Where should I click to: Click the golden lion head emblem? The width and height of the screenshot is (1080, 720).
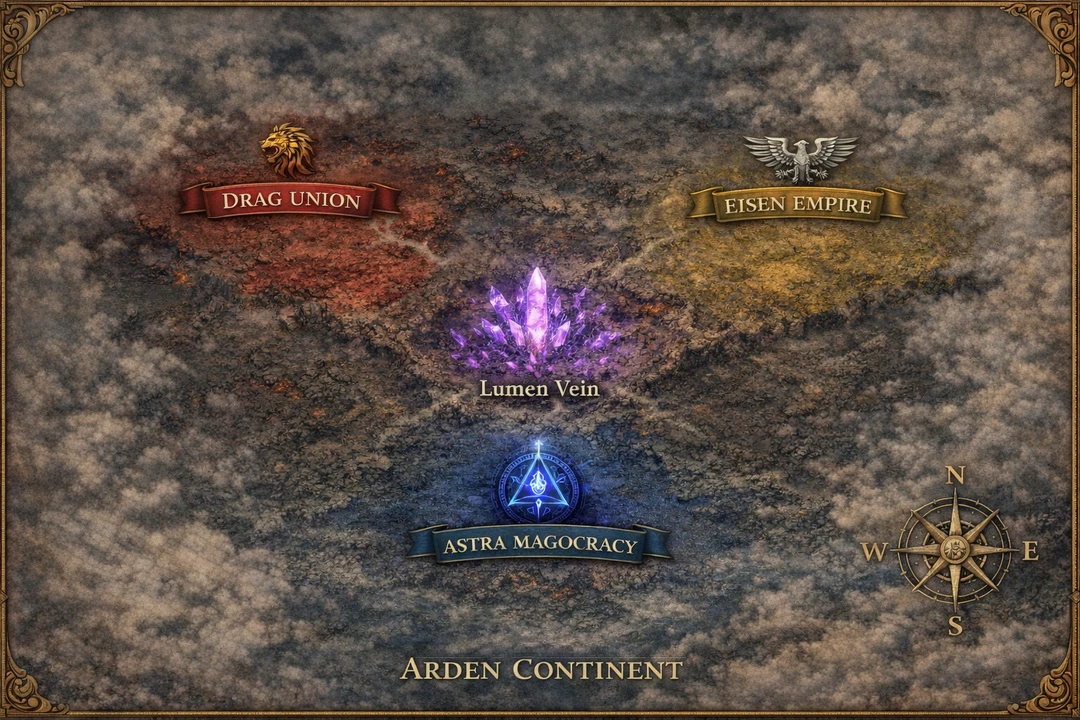tap(287, 151)
